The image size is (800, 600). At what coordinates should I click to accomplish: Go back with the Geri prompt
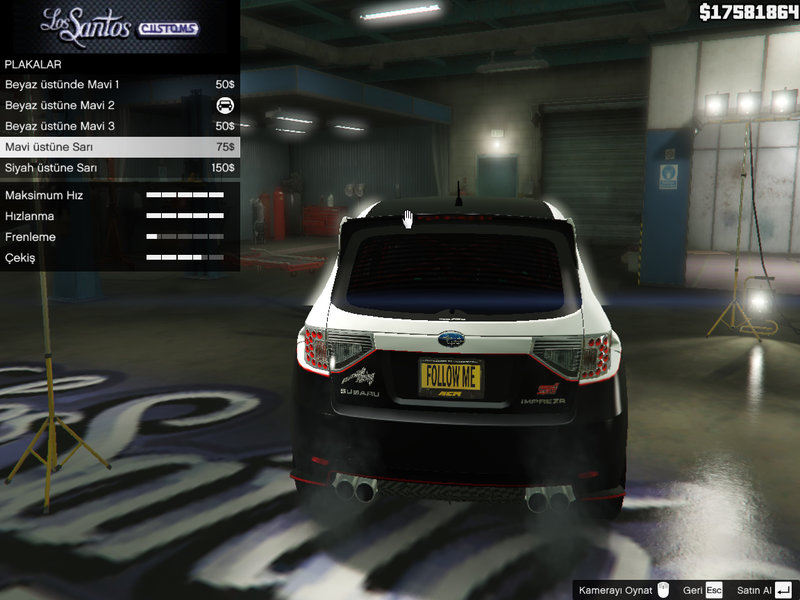[702, 590]
